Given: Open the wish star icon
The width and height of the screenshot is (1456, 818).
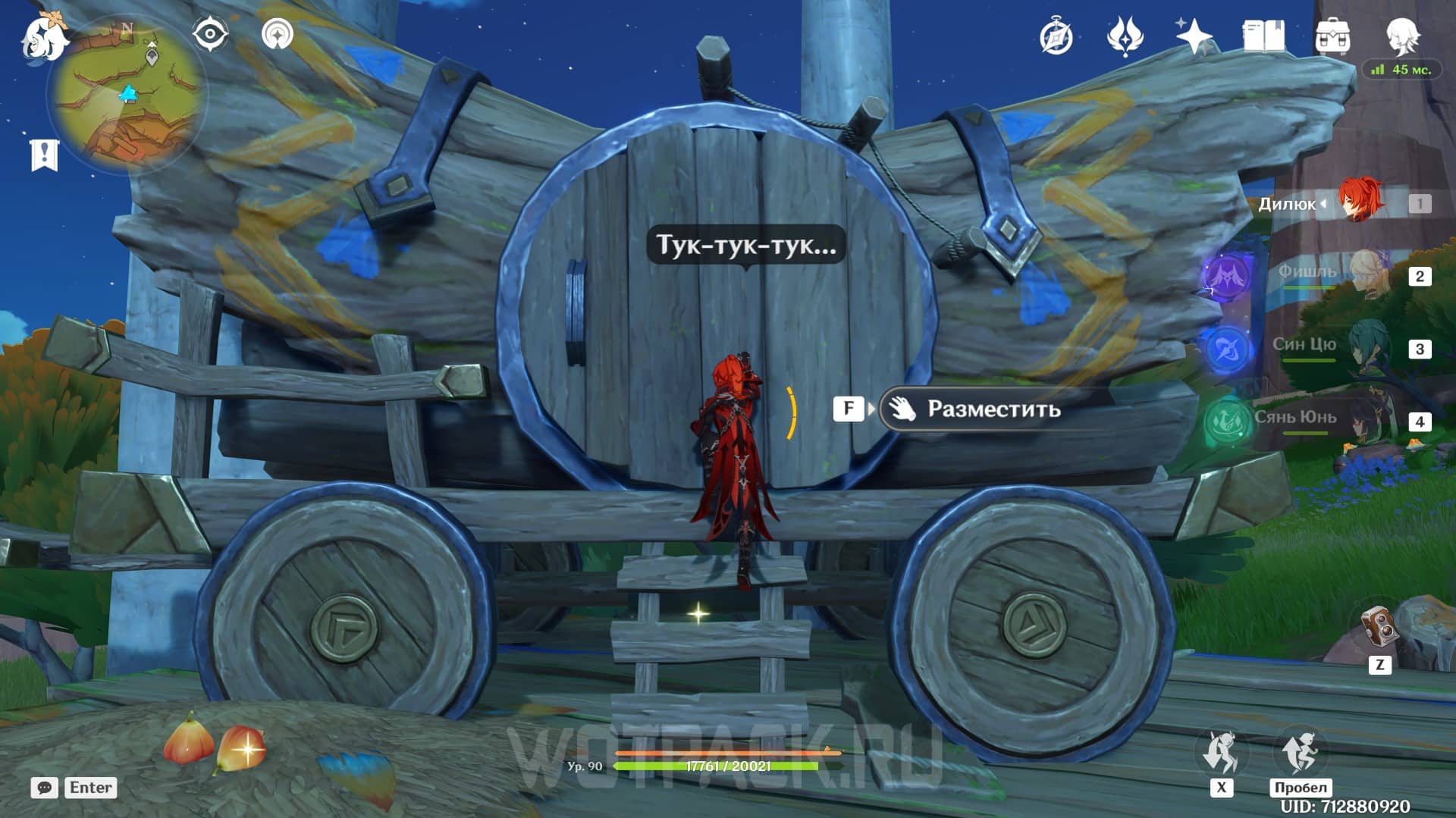Looking at the screenshot, I should (x=1194, y=36).
